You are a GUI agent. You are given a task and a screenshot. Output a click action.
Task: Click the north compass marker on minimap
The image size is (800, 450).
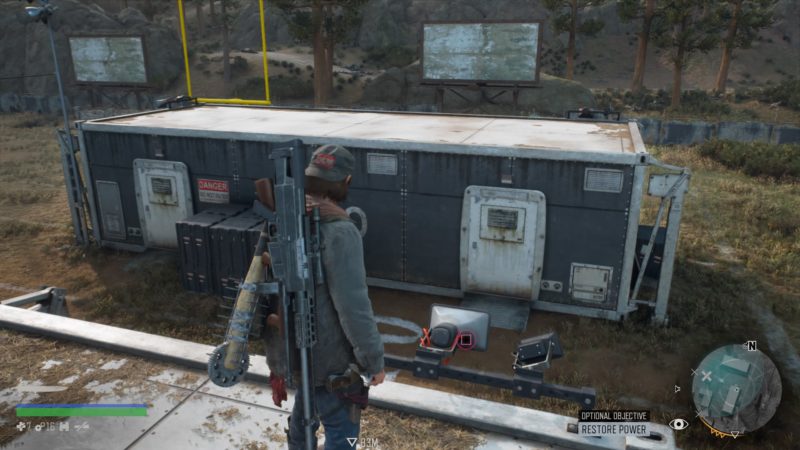(x=751, y=346)
